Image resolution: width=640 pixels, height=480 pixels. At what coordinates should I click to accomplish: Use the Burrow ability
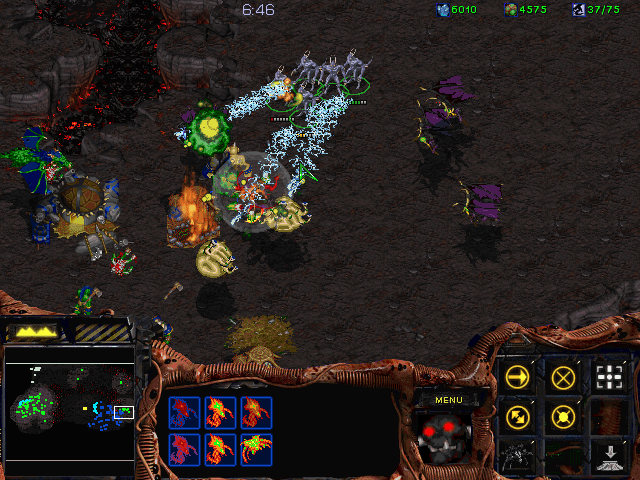pos(608,455)
